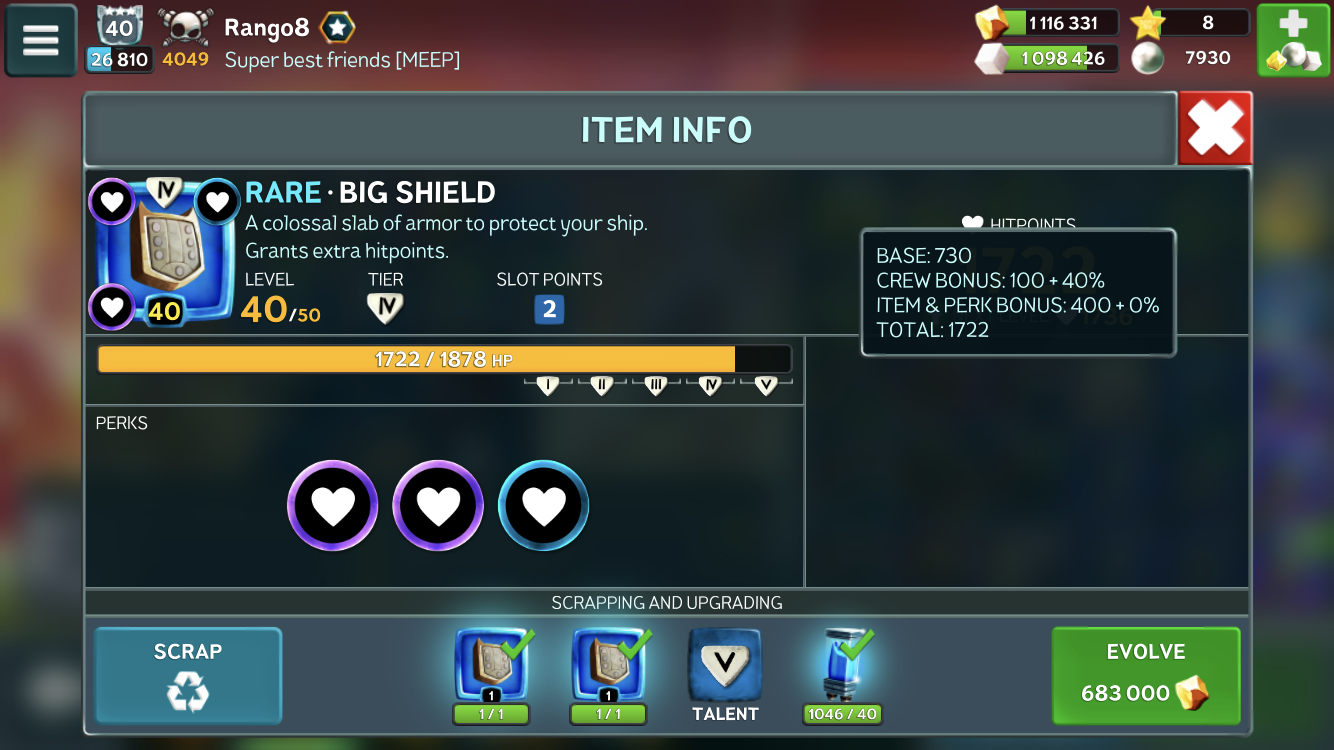
Task: Open the captain level 40 badge
Action: click(120, 27)
